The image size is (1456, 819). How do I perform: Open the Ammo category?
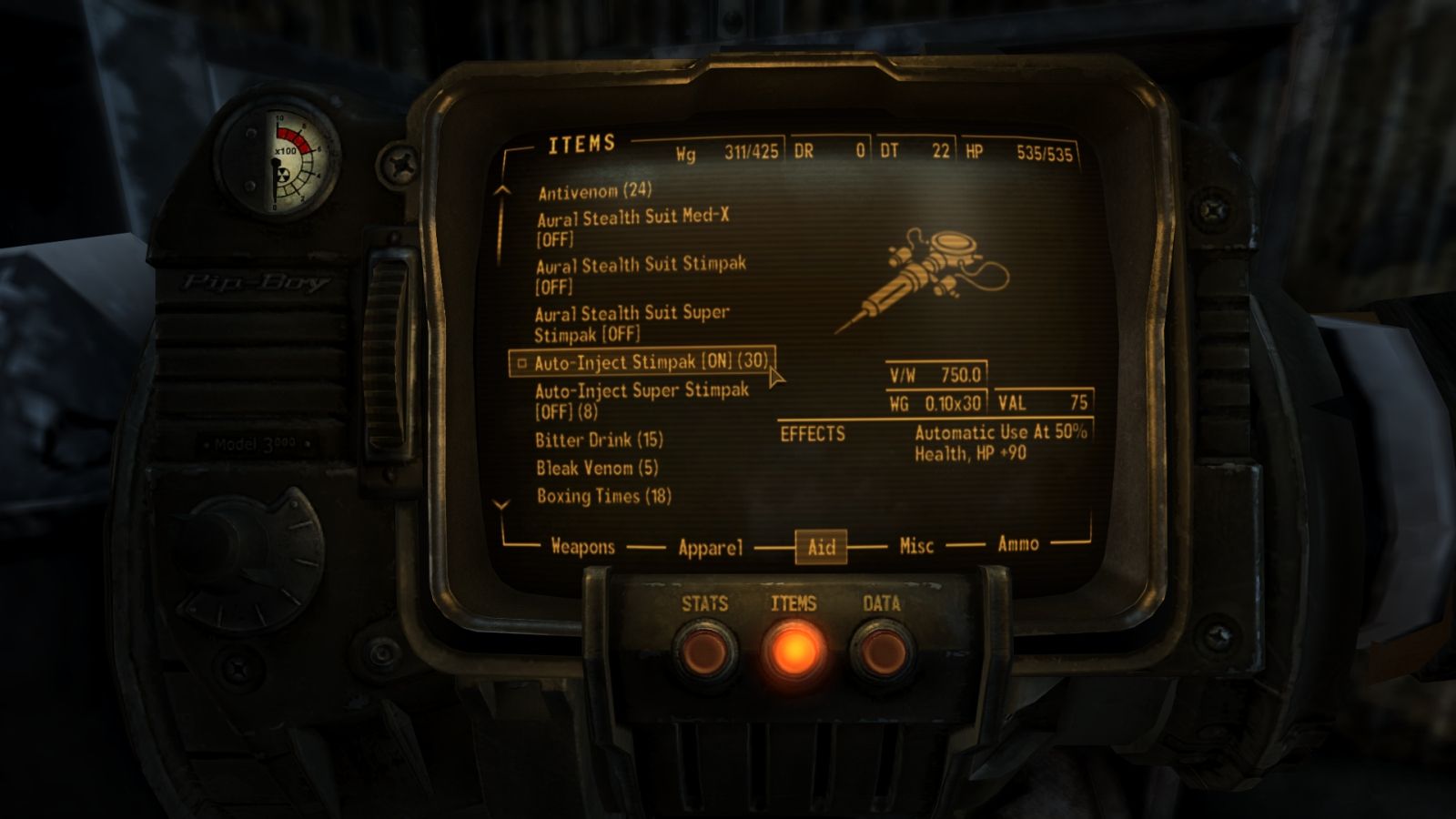(x=1019, y=544)
